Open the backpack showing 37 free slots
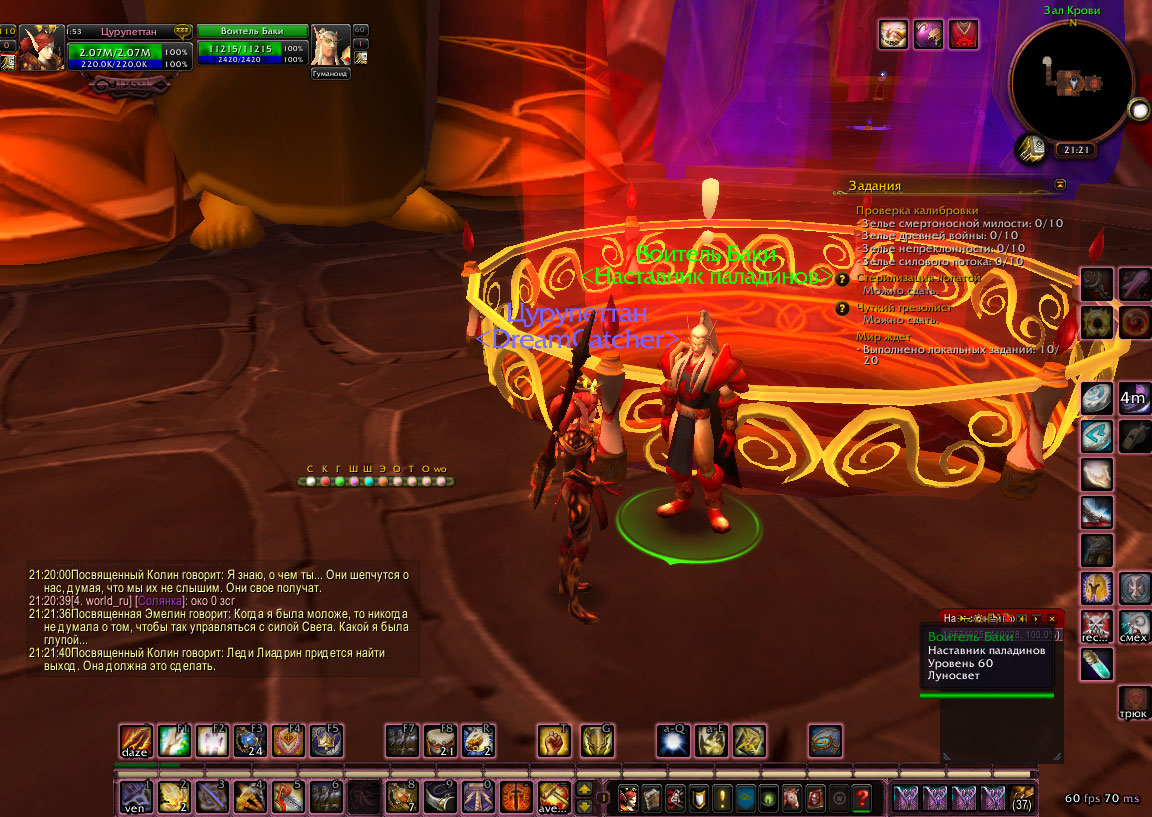Image resolution: width=1152 pixels, height=817 pixels. click(1022, 798)
